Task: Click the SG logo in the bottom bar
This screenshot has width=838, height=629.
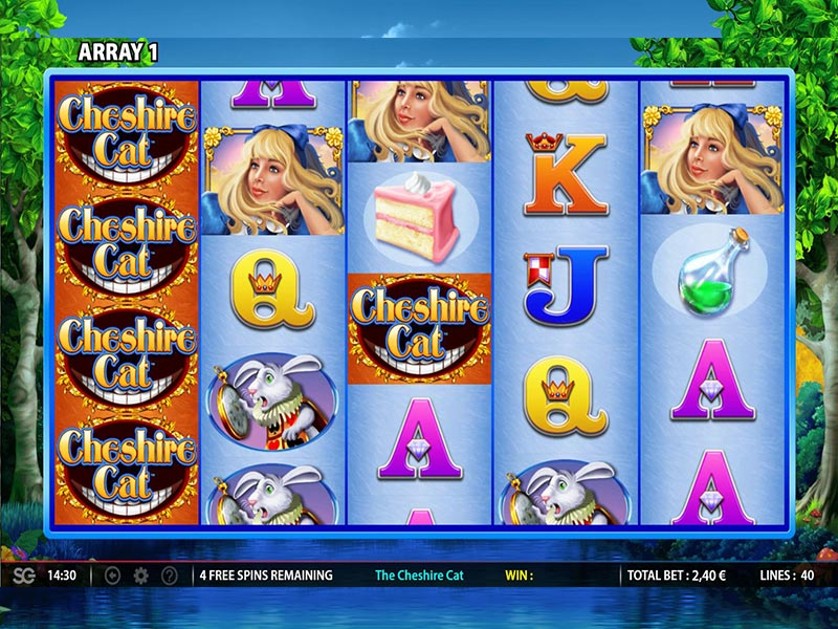Action: point(23,576)
